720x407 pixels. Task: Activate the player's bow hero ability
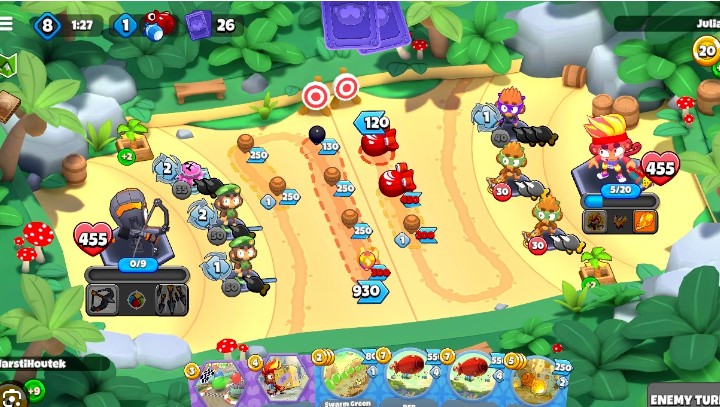coord(104,297)
